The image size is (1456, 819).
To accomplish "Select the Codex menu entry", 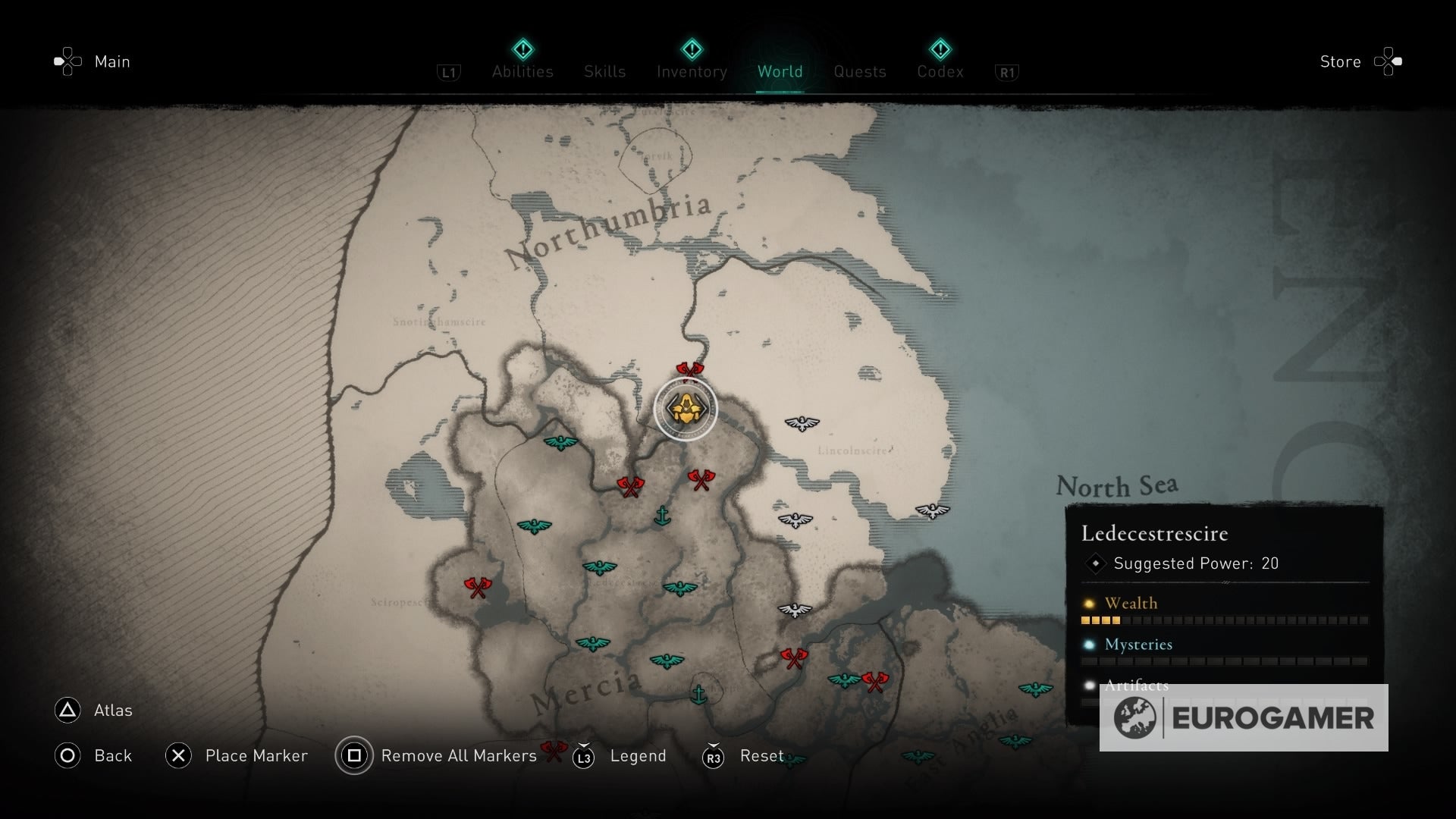I will tap(940, 71).
